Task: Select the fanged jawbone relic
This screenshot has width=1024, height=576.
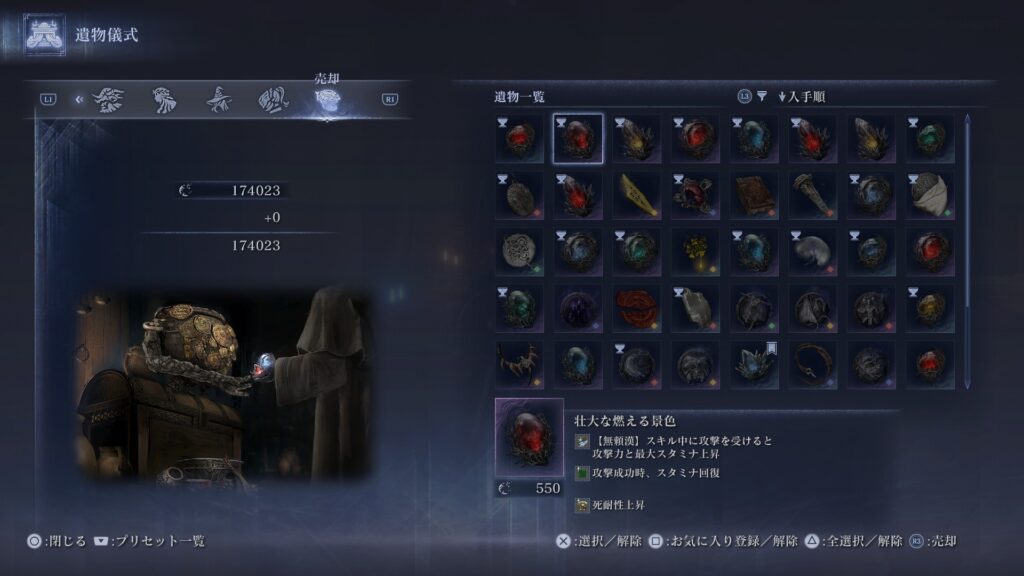Action: tap(520, 365)
